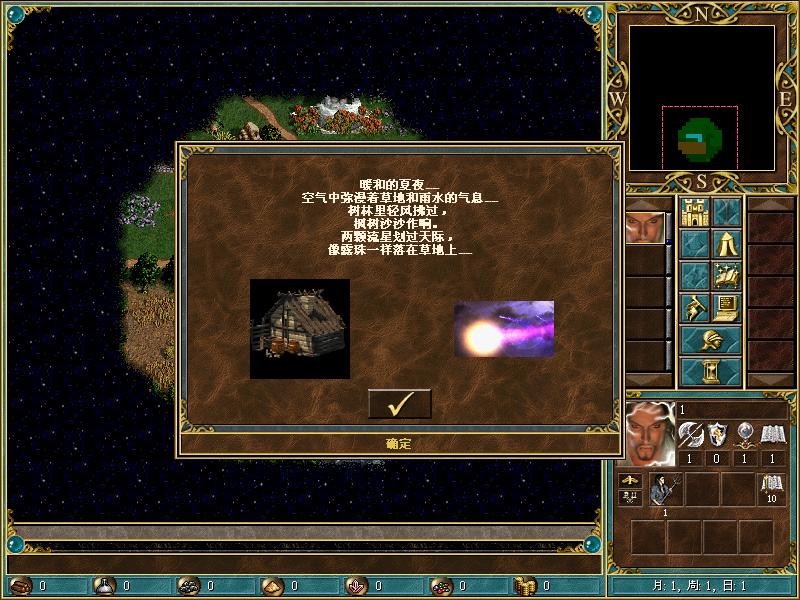
Task: Select the purple meteor picture in the dialog
Action: click(x=504, y=329)
